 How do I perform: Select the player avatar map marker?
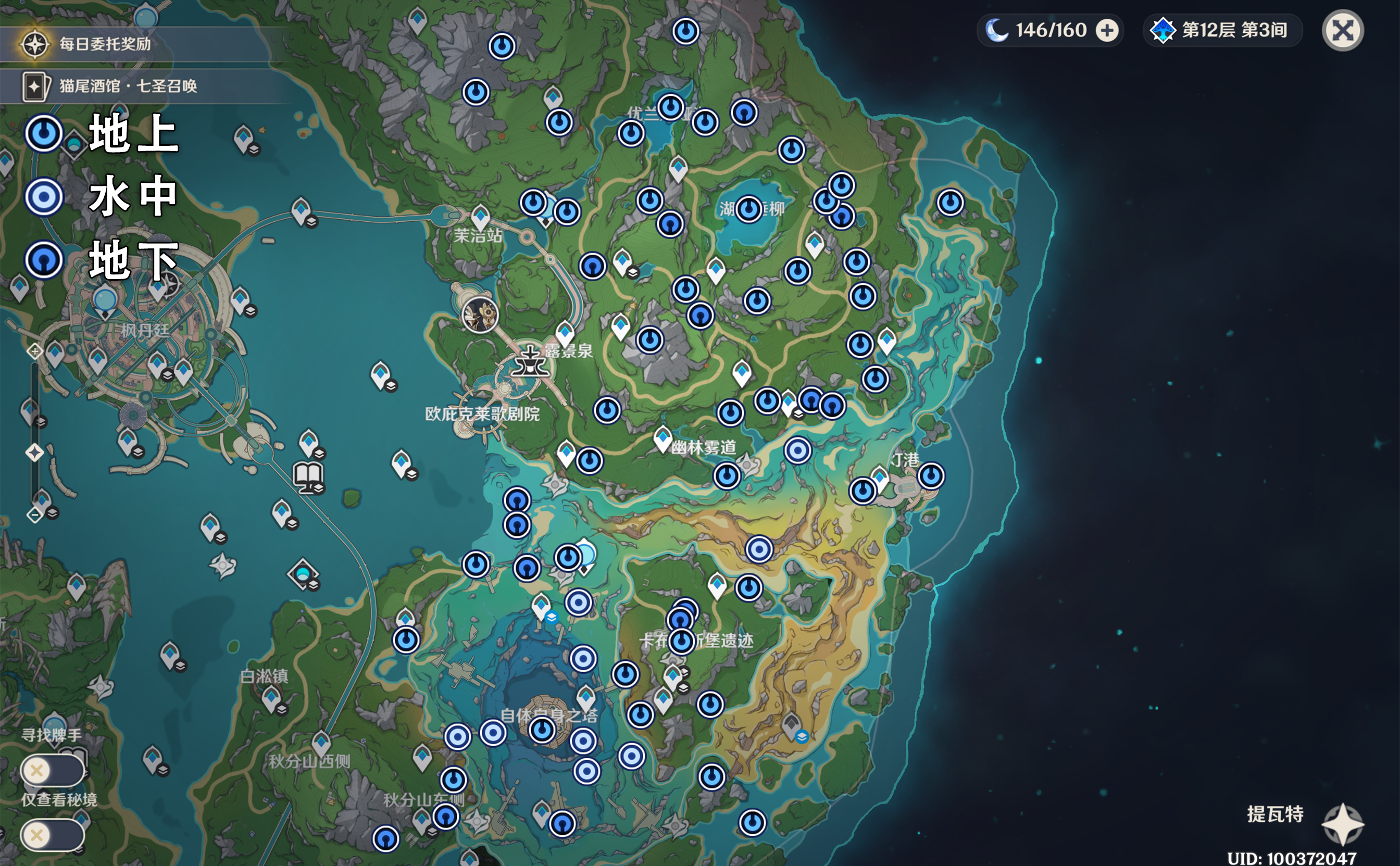pyautogui.click(x=480, y=315)
